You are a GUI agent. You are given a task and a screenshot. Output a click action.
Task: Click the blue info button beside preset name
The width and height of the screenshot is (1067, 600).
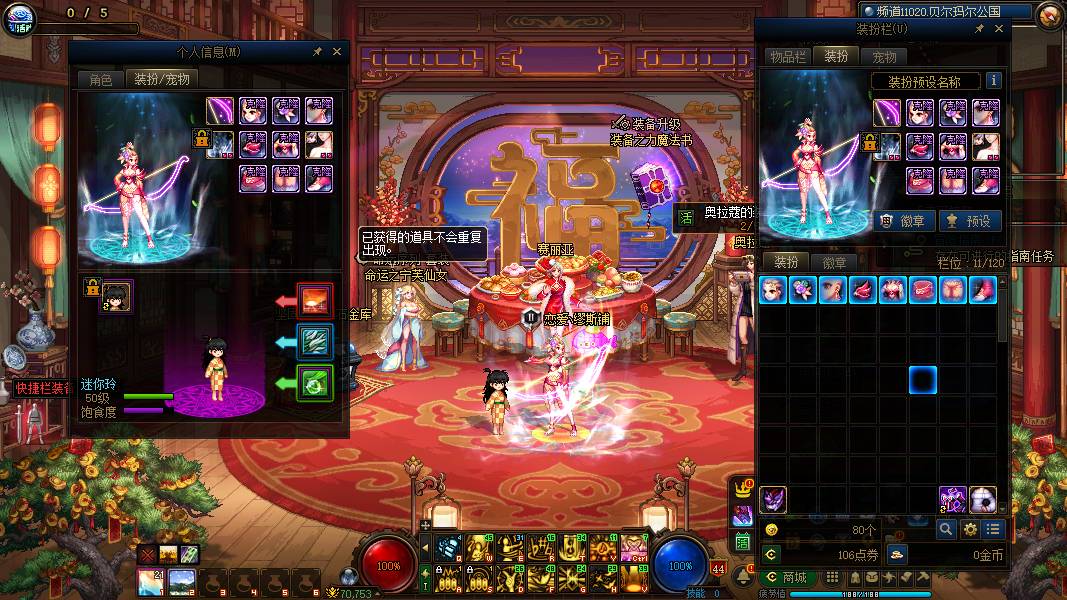point(993,81)
